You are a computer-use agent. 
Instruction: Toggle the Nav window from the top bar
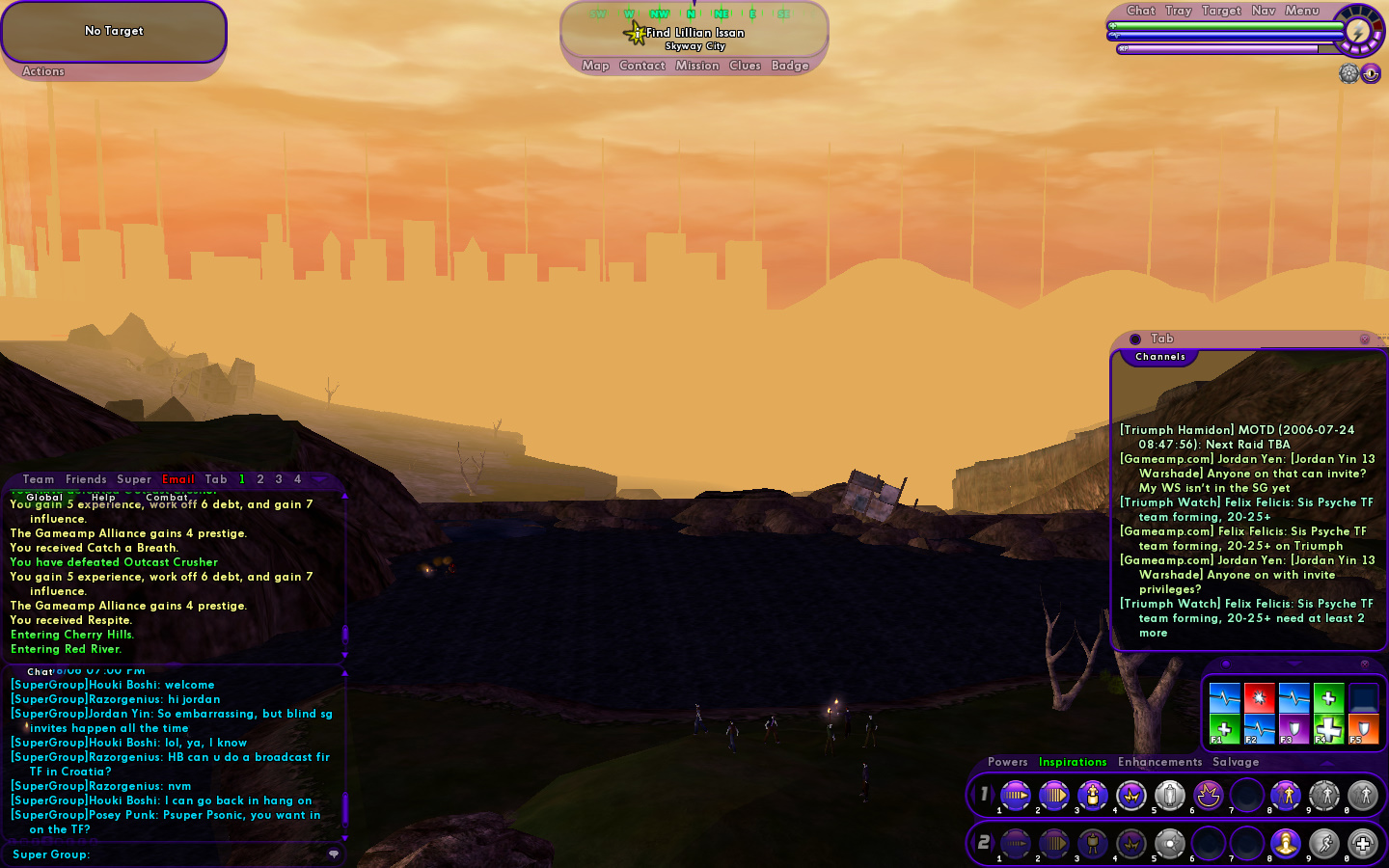click(x=1263, y=11)
